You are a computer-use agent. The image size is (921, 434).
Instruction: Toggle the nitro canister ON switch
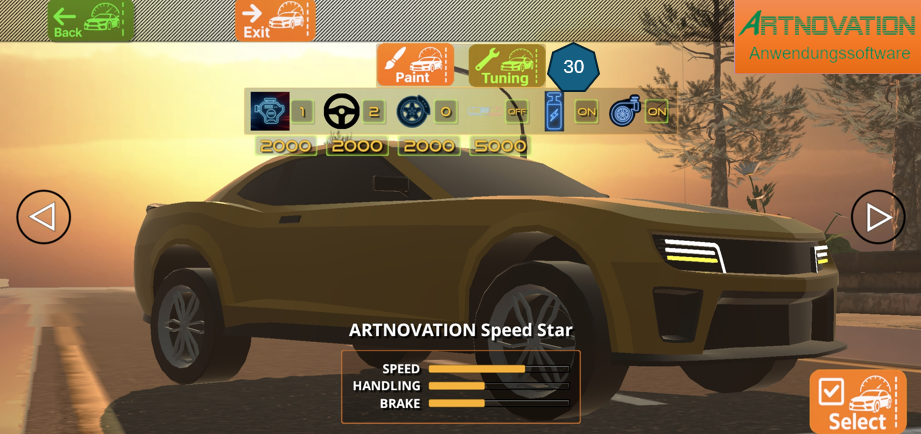click(x=586, y=112)
